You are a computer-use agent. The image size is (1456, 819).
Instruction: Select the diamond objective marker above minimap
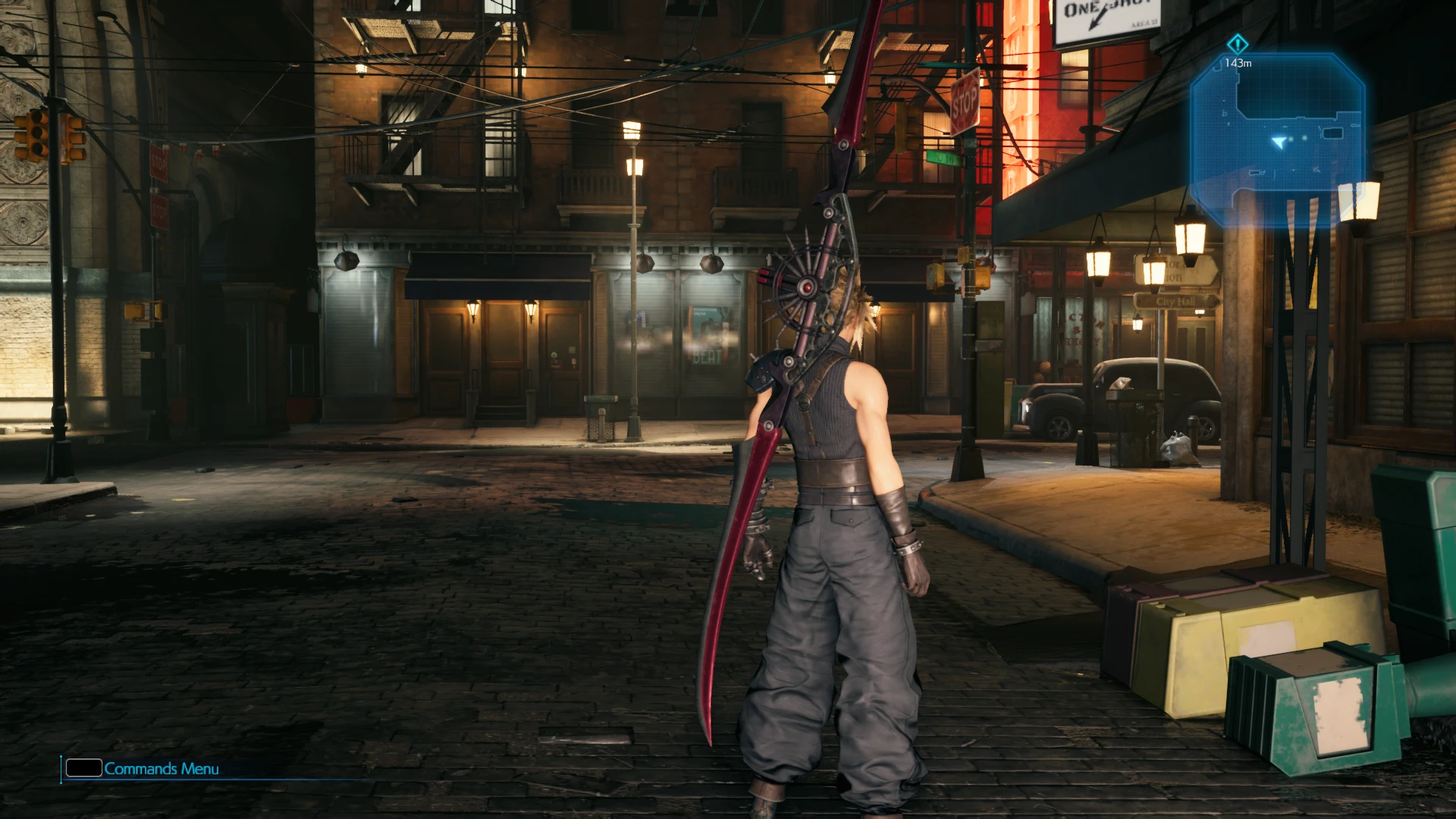1238,43
